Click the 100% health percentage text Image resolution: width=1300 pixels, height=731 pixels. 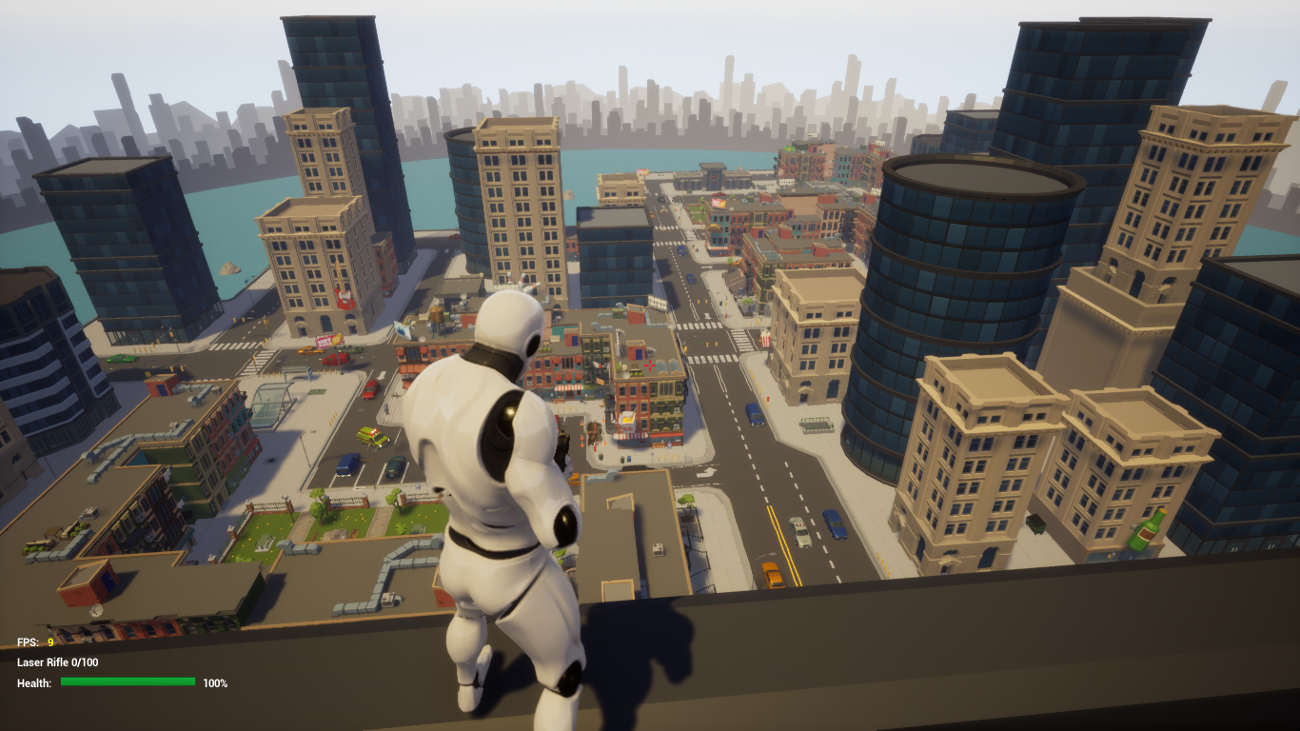pyautogui.click(x=213, y=681)
